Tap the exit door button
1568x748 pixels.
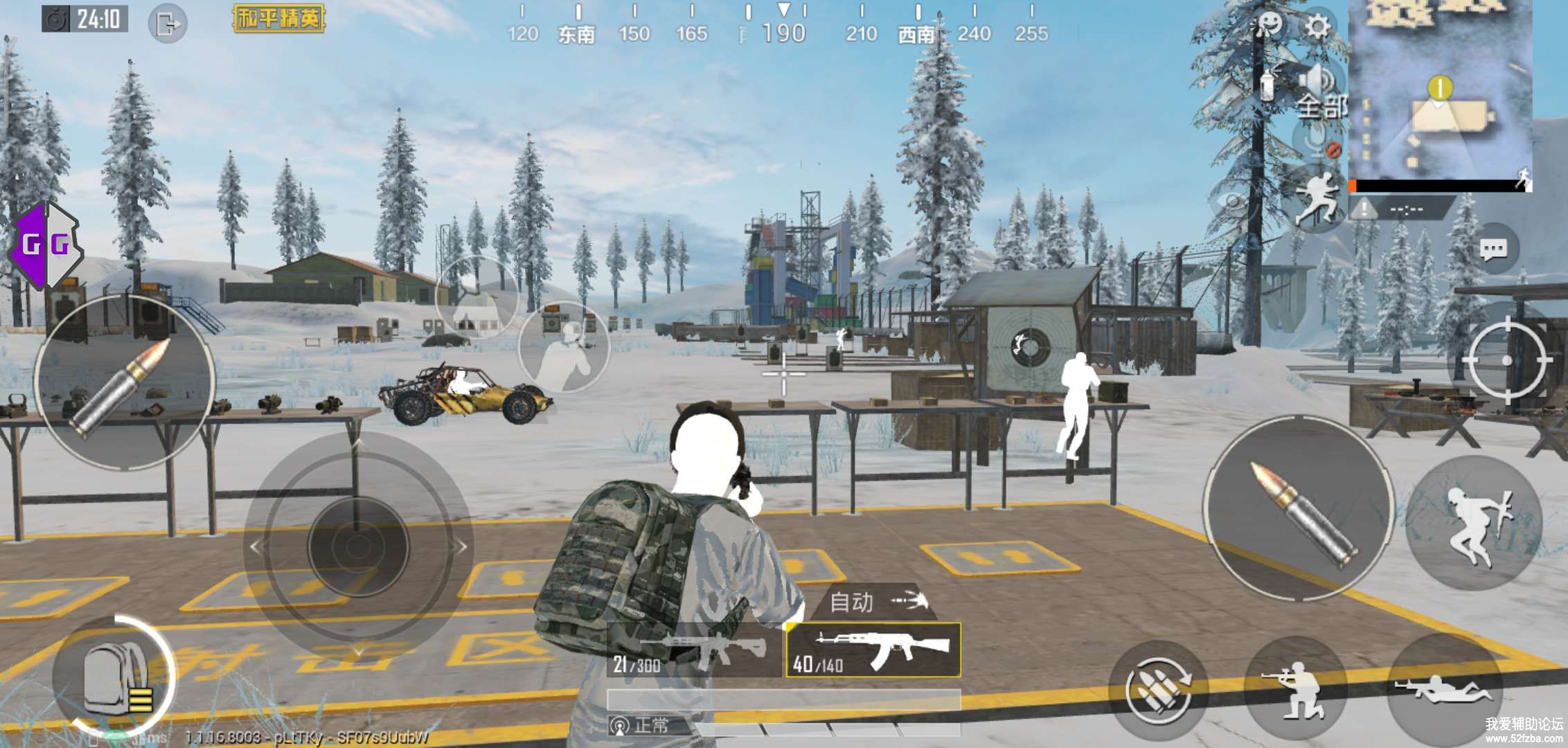click(168, 24)
